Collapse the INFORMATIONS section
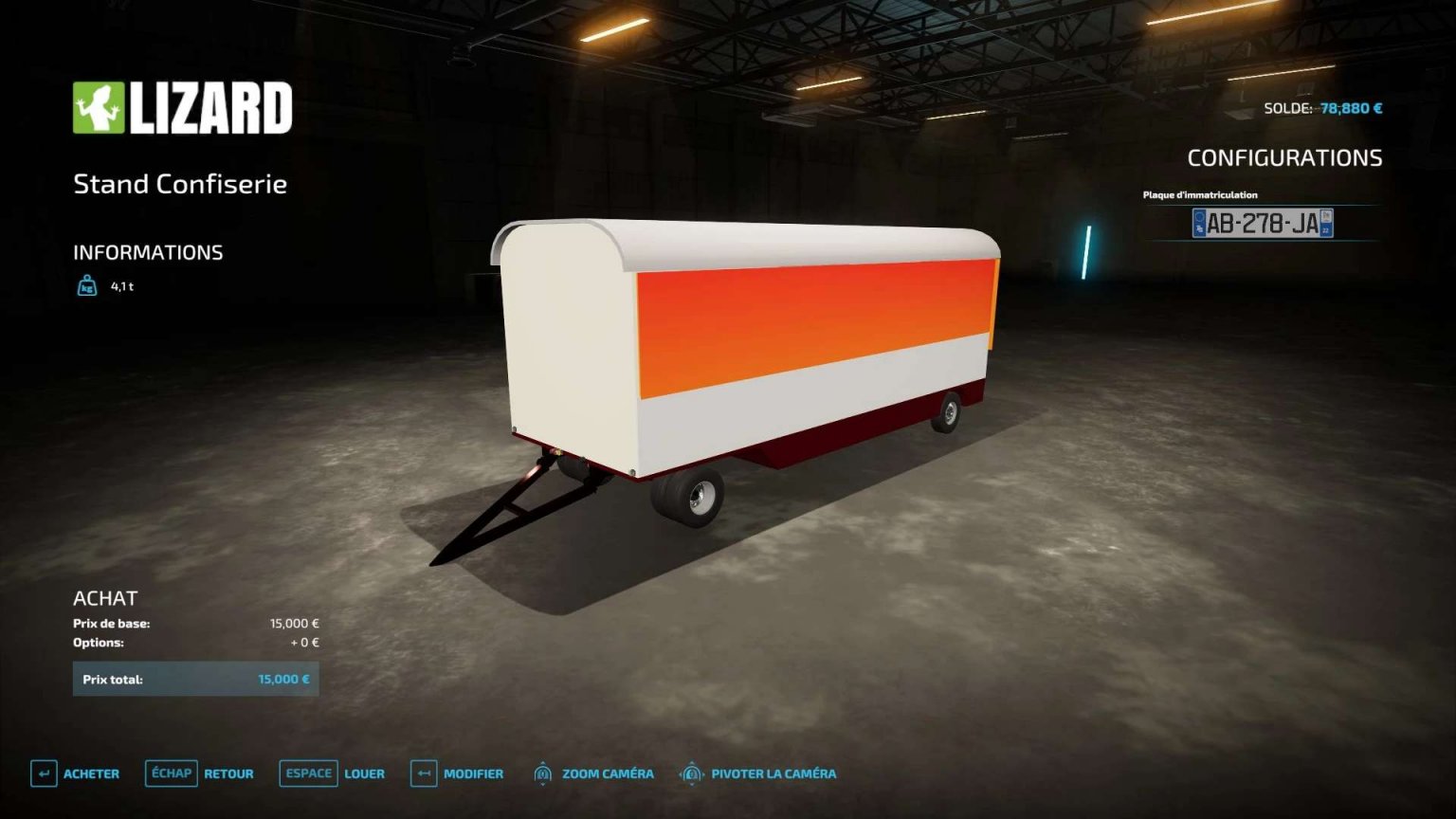 tap(149, 252)
